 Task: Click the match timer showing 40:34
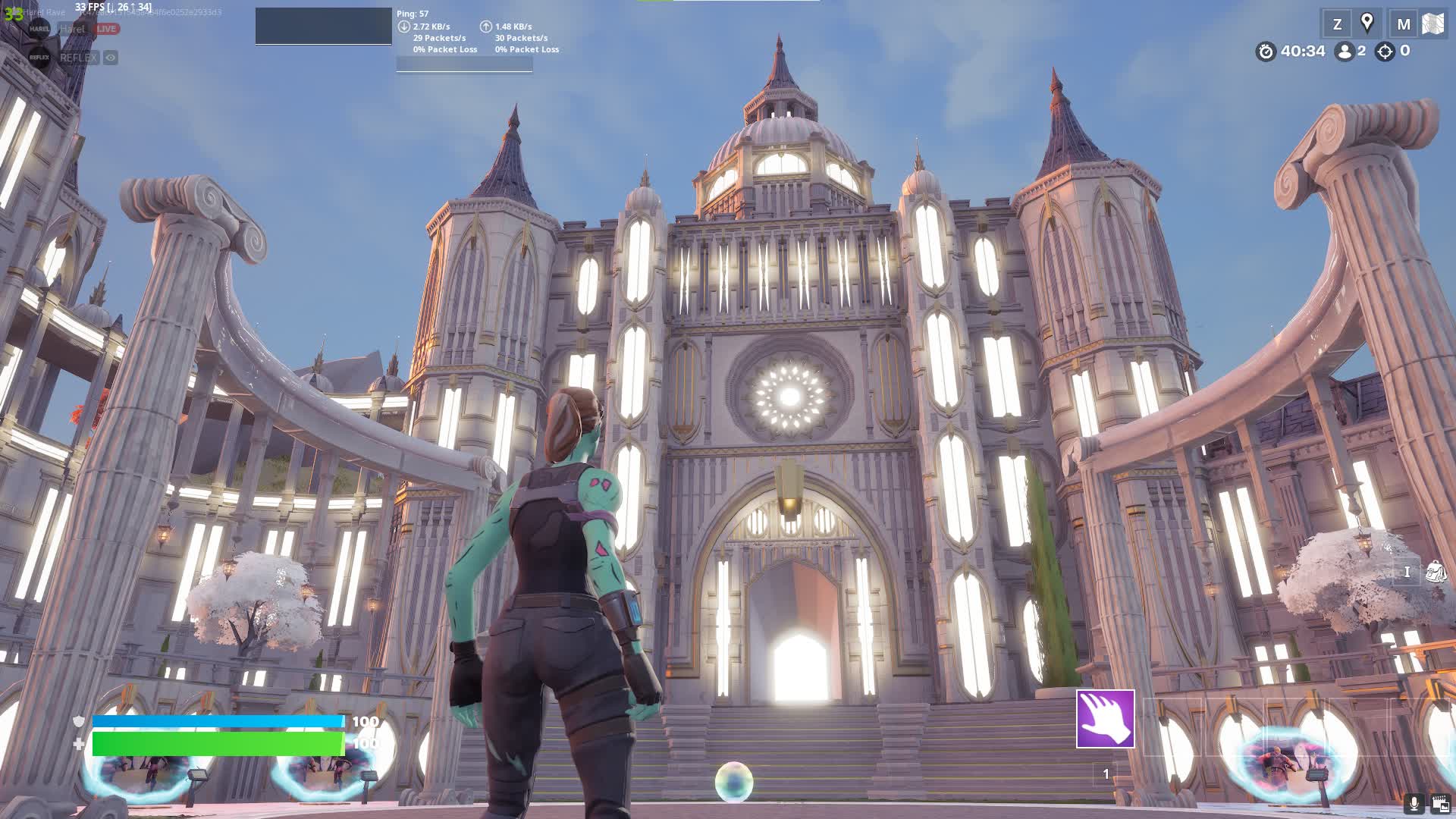[1301, 51]
